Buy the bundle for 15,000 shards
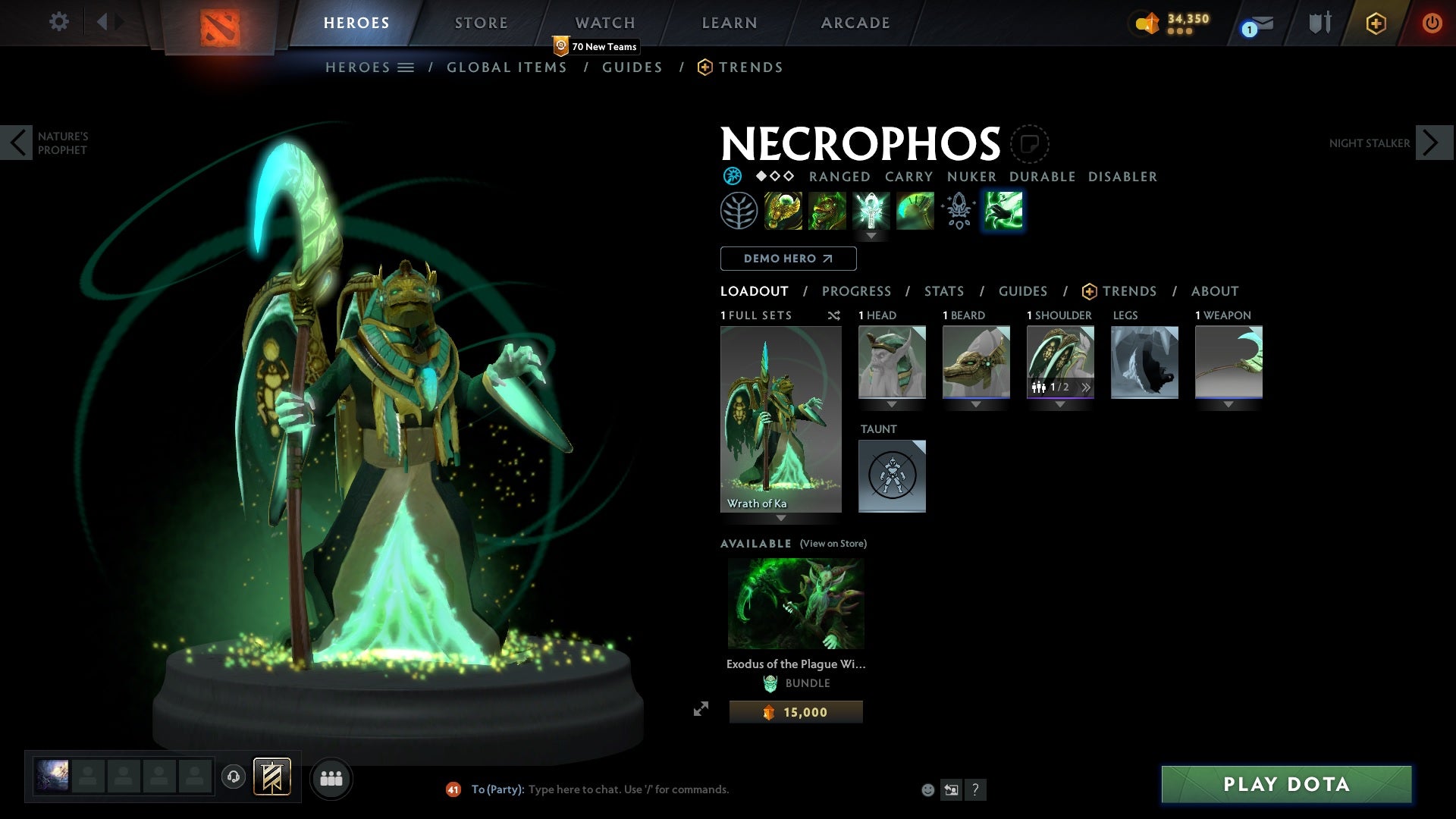The width and height of the screenshot is (1456, 819). click(x=795, y=712)
